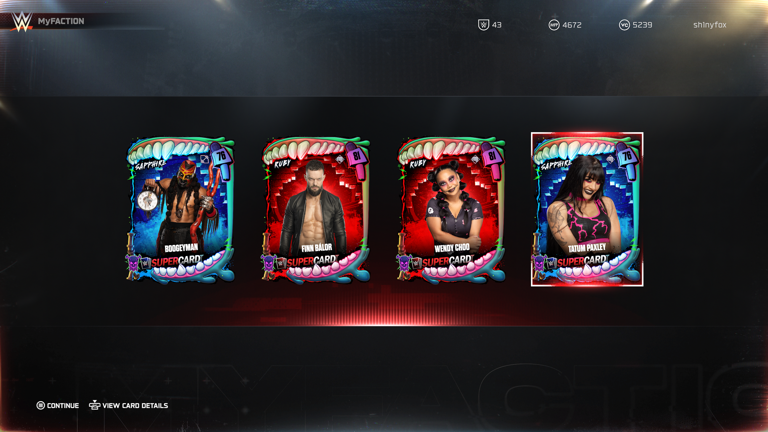The width and height of the screenshot is (768, 432).
Task: Select the Boogeyman Sapphire card
Action: [x=180, y=210]
